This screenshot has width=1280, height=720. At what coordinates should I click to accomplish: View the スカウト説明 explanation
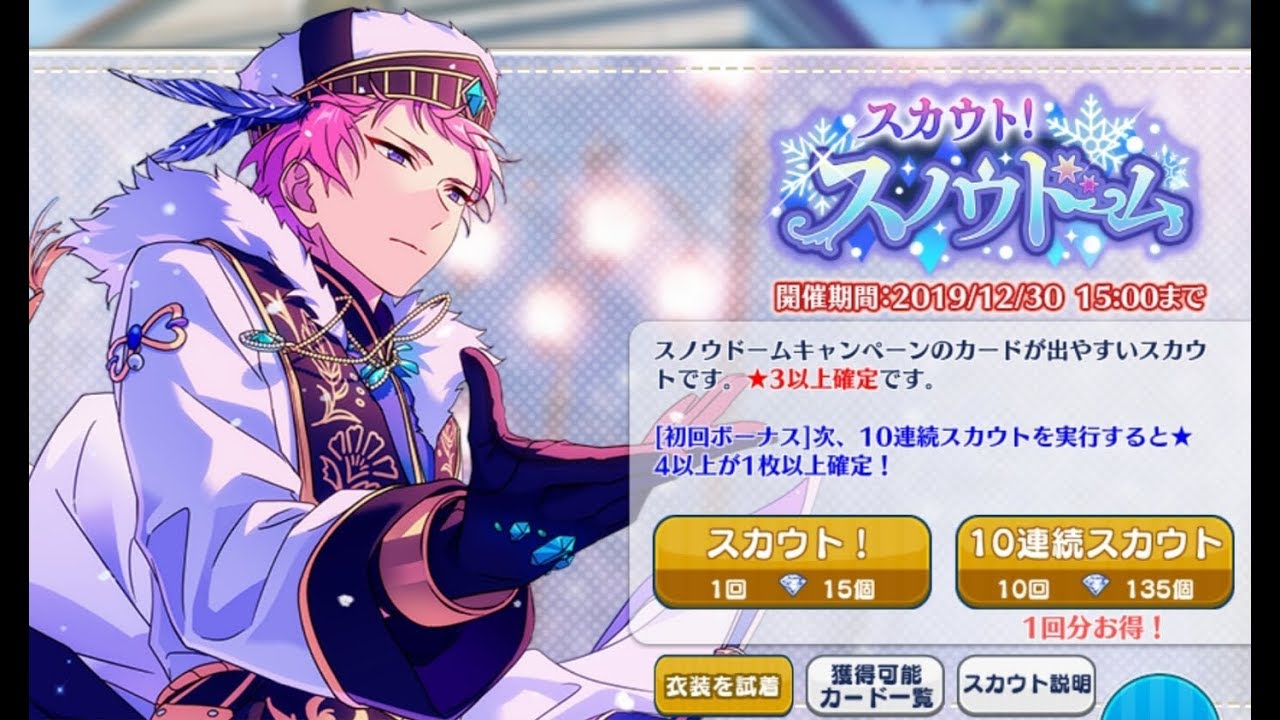coord(1025,685)
